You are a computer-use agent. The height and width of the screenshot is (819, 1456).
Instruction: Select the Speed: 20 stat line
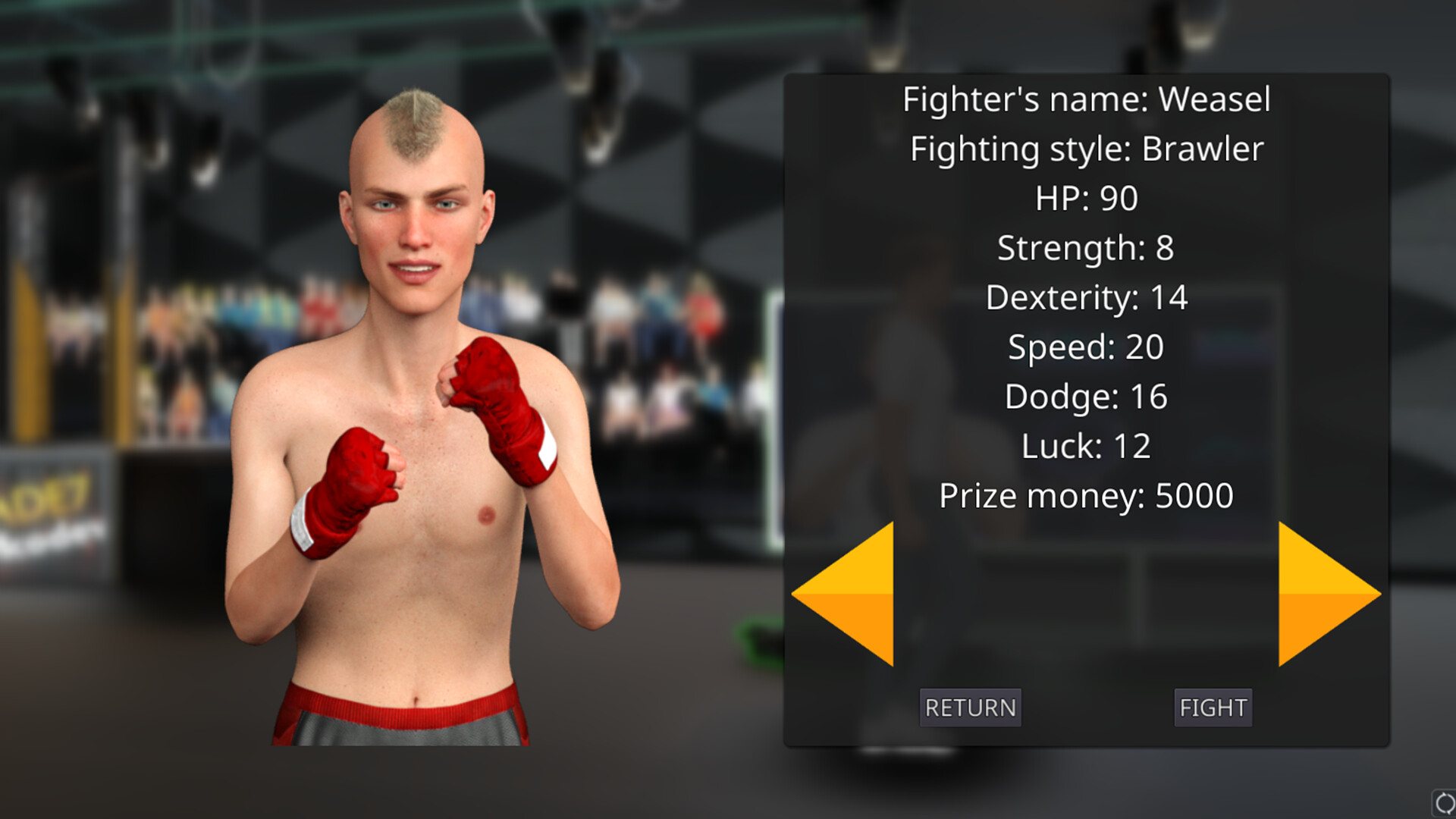[x=1087, y=347]
